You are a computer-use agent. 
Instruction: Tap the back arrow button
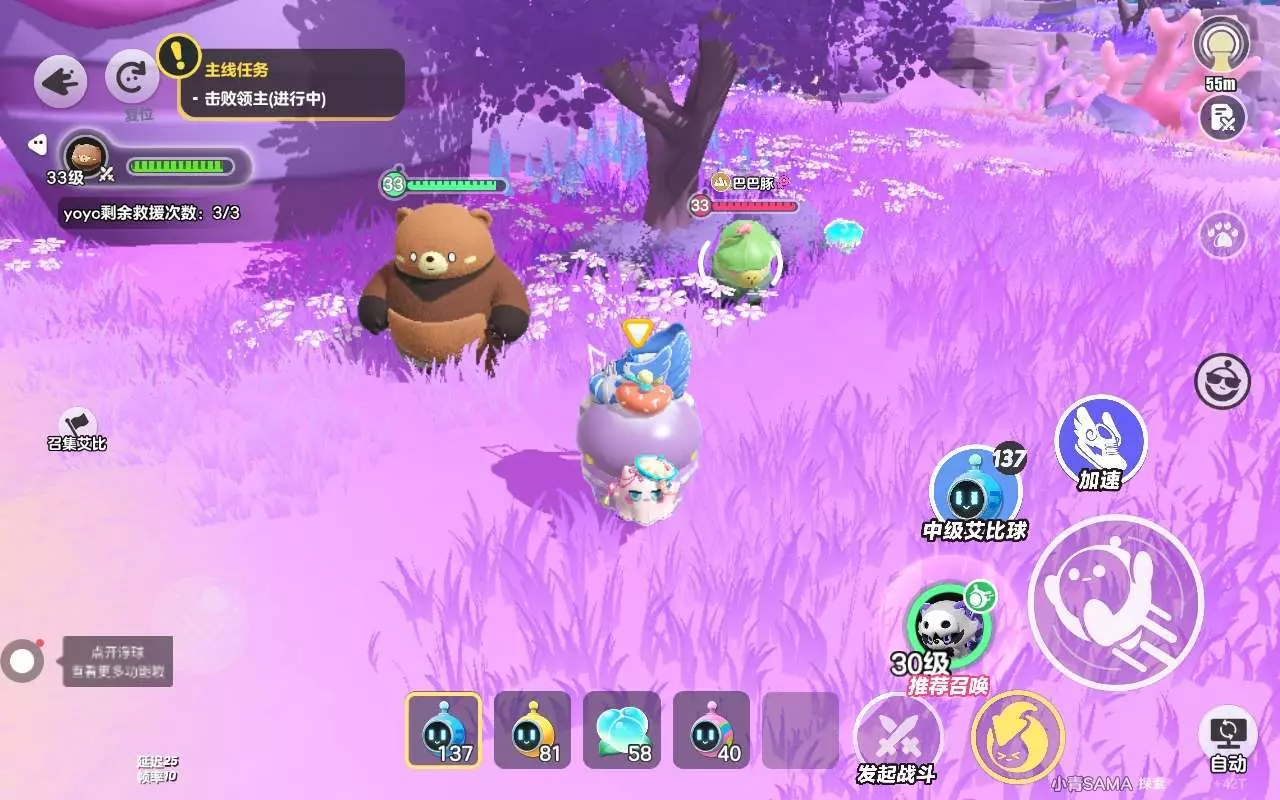60,81
